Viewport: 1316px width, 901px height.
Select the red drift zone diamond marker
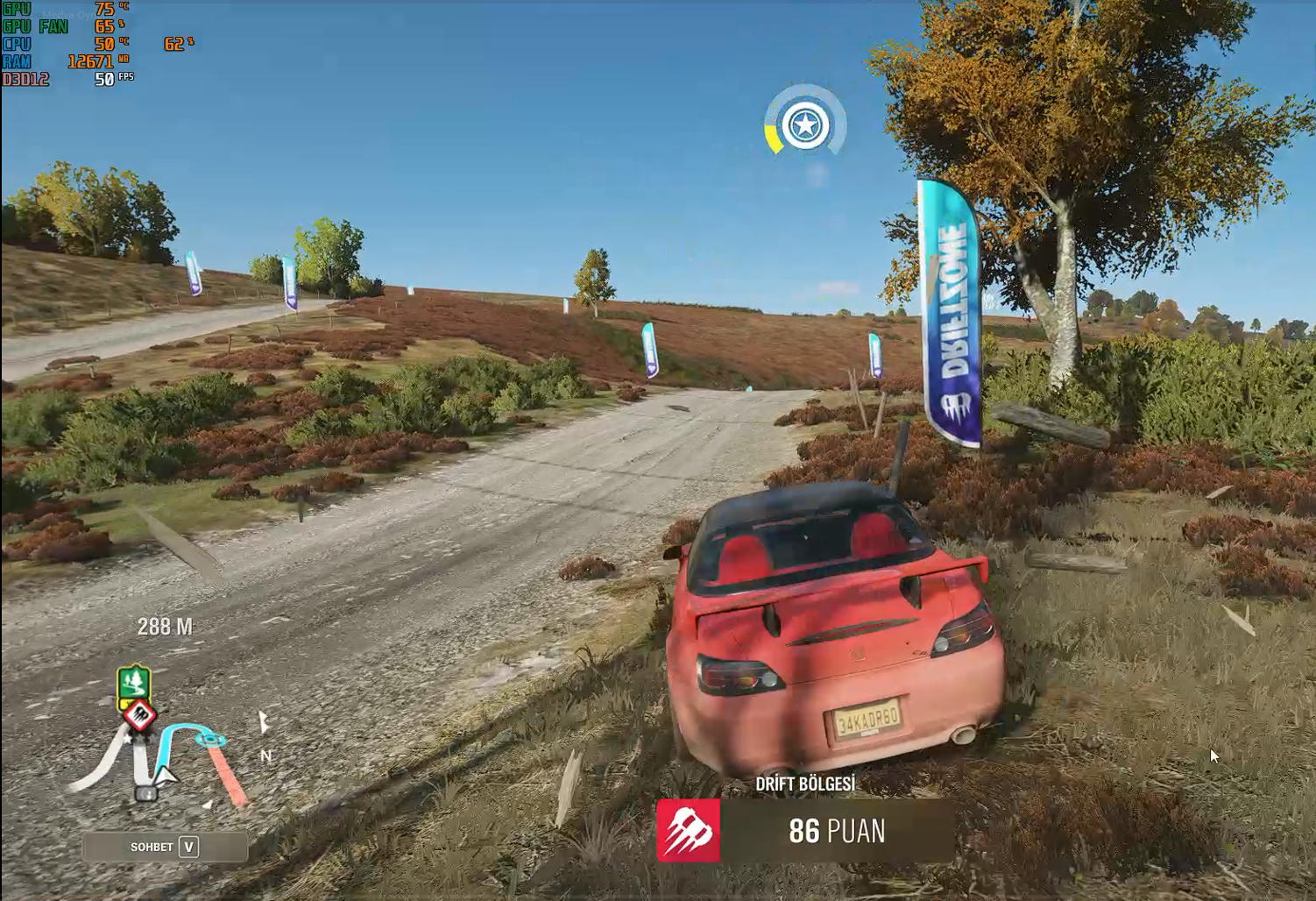[x=139, y=716]
